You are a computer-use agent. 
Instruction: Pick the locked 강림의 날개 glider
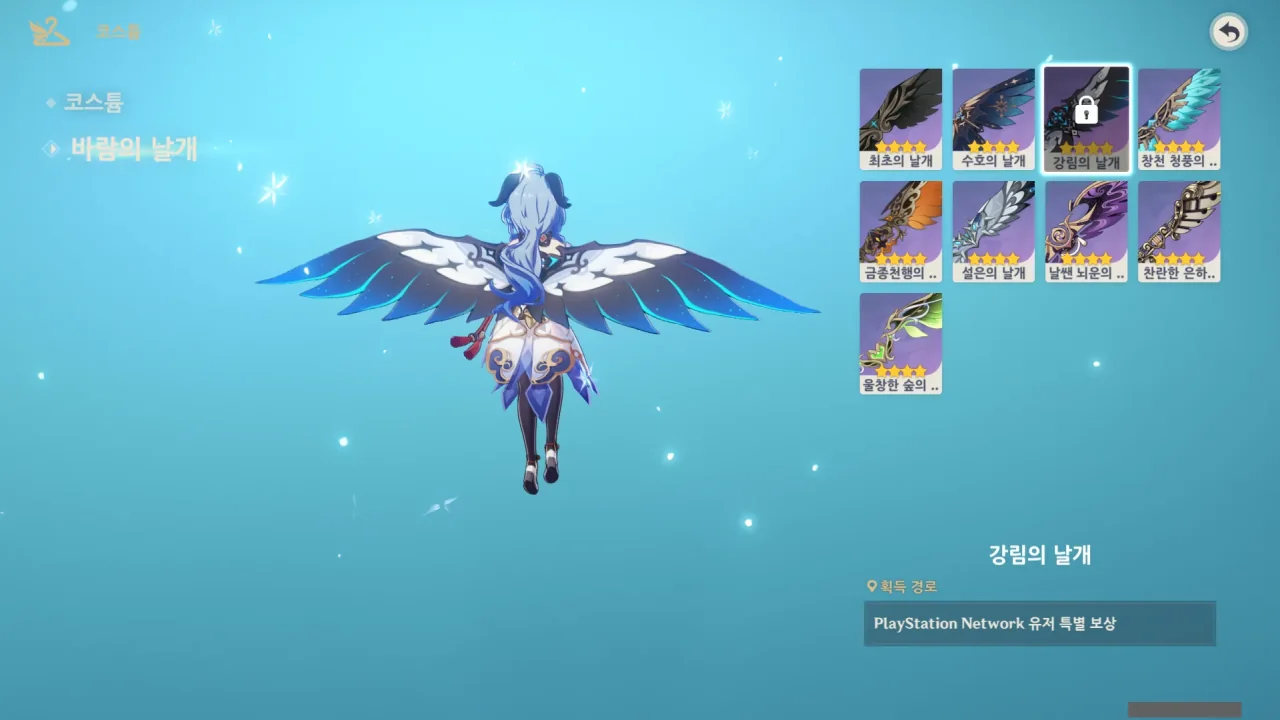[x=1086, y=118]
